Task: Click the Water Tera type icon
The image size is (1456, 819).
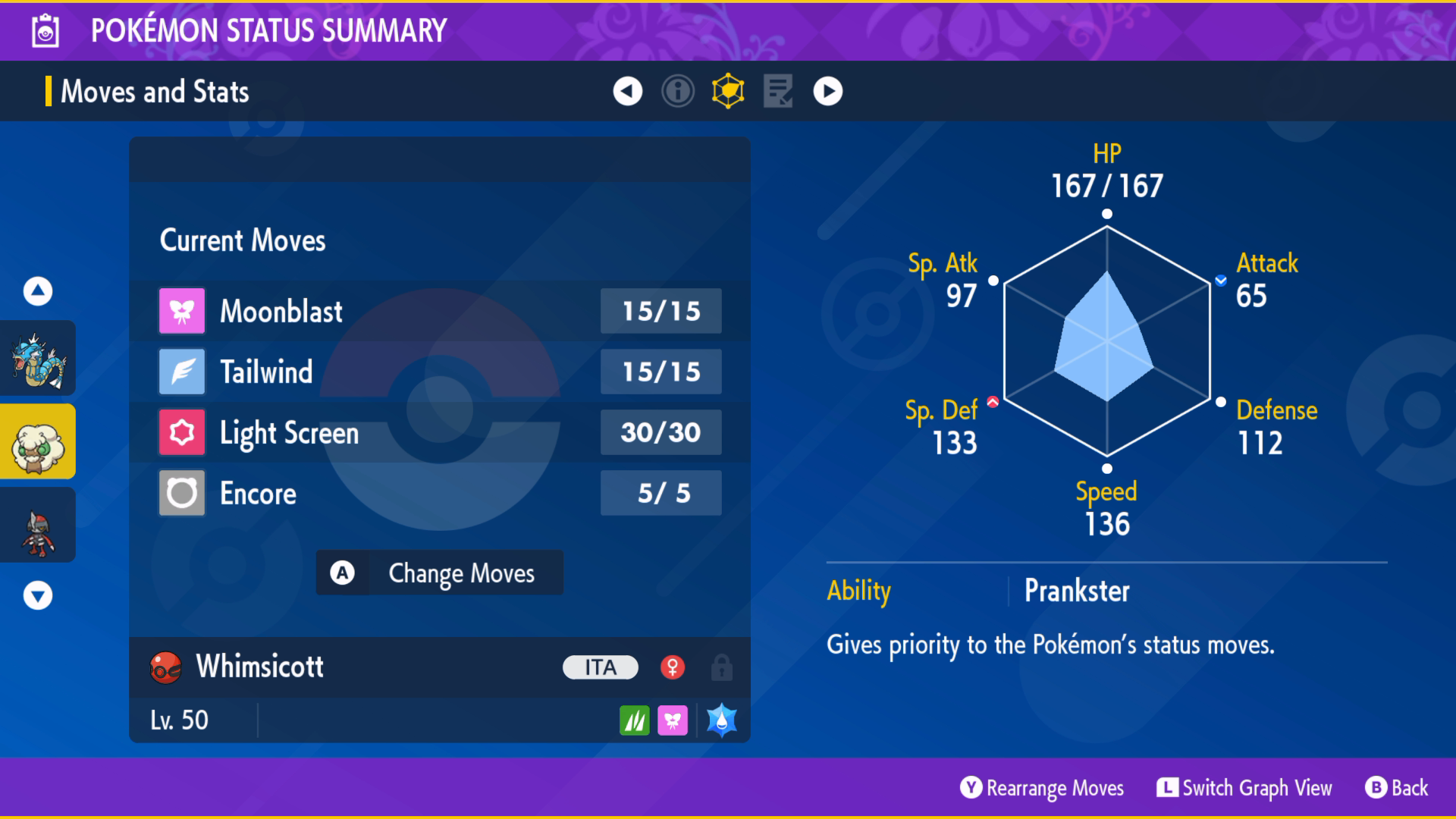Action: pyautogui.click(x=720, y=720)
